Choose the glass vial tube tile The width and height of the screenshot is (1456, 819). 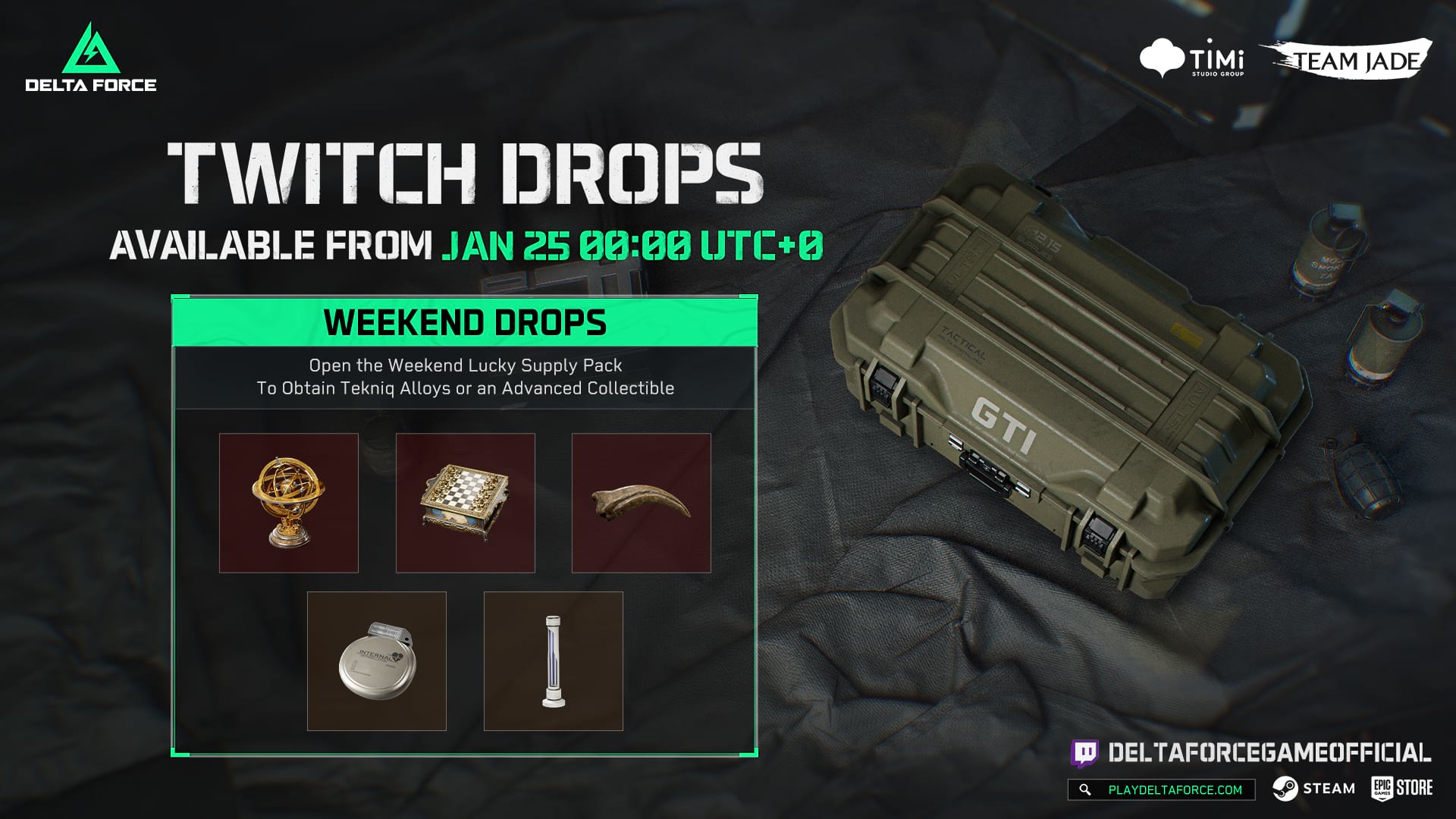553,661
